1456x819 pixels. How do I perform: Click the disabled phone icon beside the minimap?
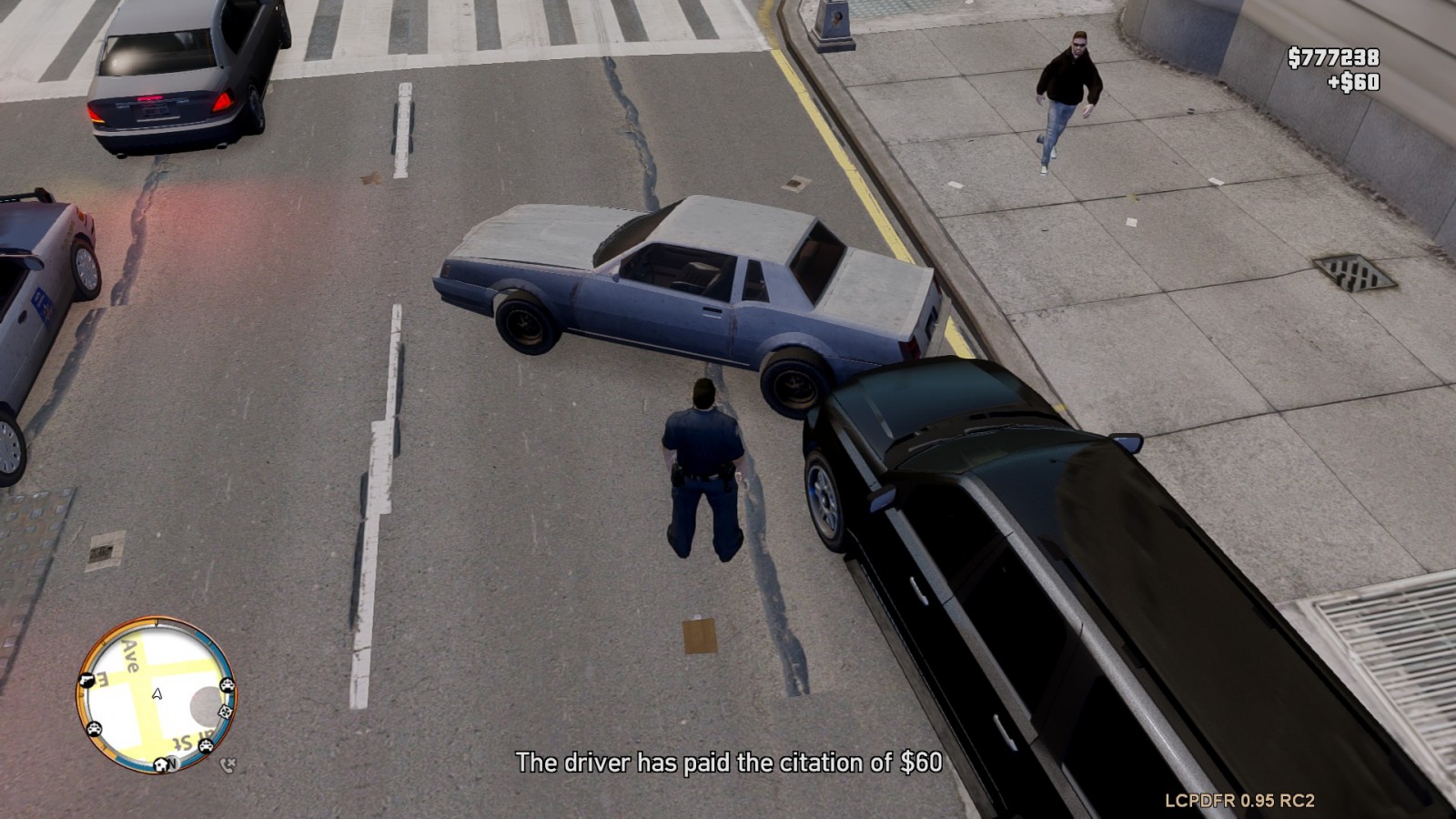227,765
